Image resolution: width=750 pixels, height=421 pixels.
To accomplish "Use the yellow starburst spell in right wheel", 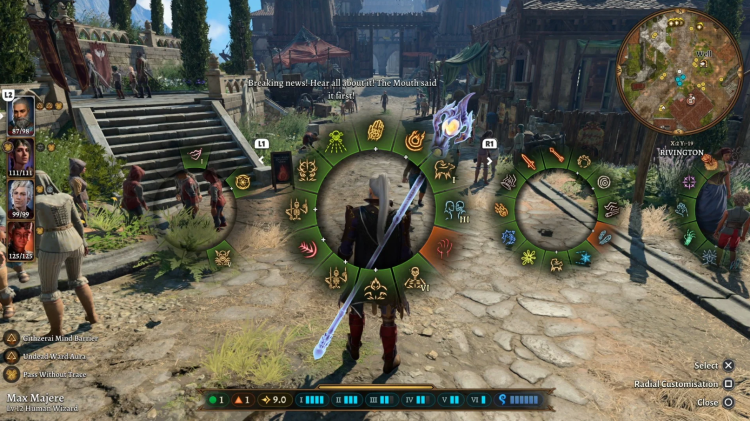I will coord(529,257).
